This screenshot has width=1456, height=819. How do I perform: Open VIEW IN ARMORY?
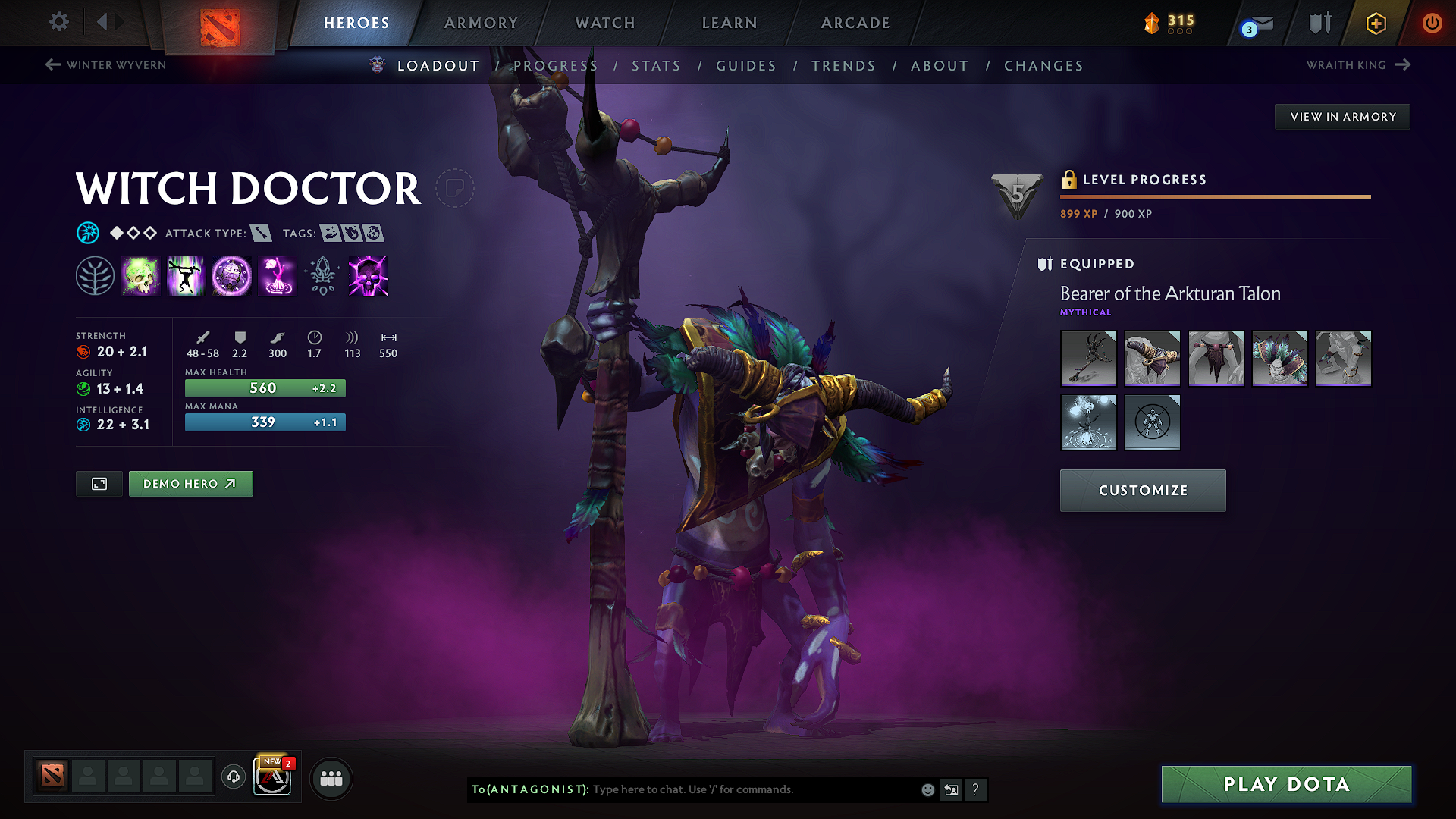point(1342,116)
